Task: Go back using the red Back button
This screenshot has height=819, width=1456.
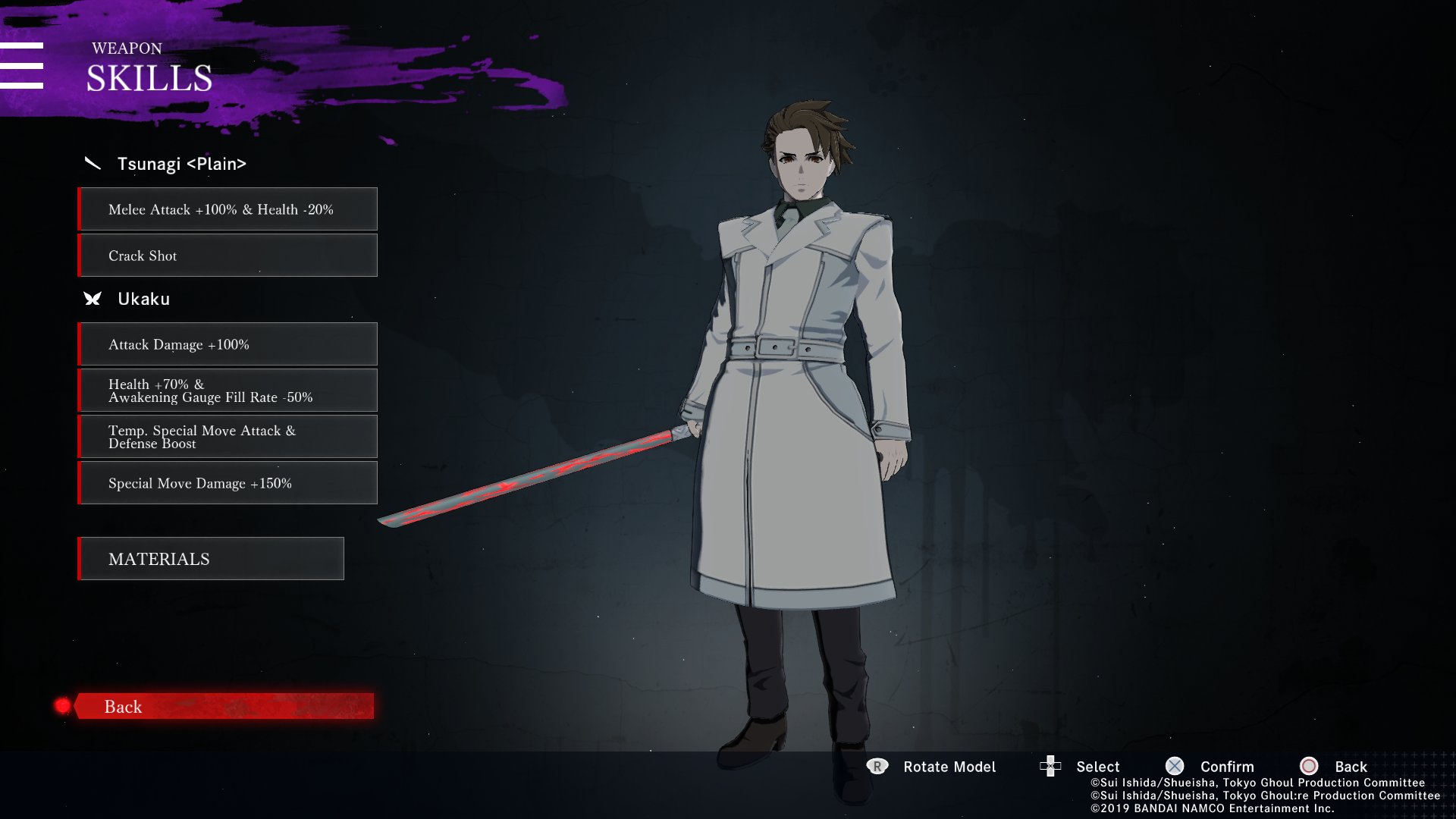Action: pos(224,706)
